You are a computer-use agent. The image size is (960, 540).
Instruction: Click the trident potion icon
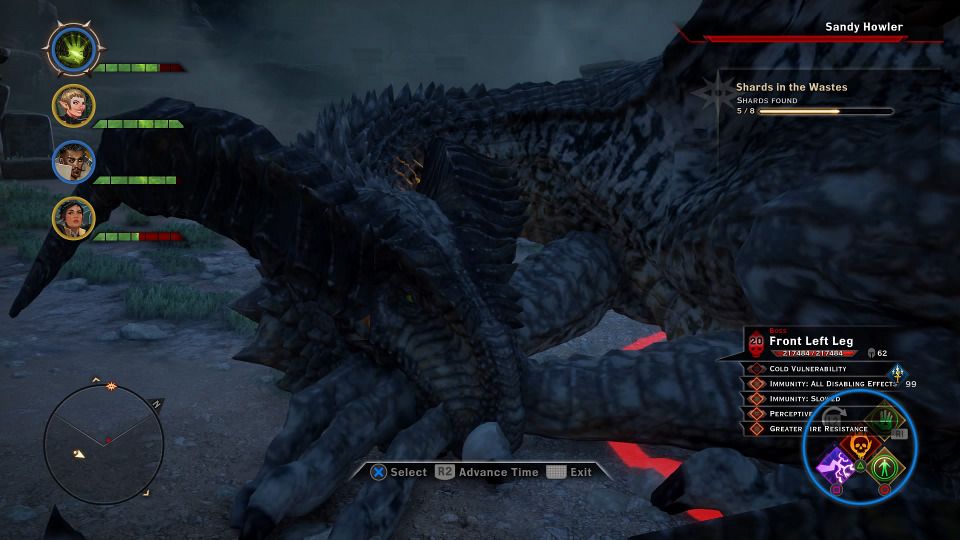tap(897, 374)
